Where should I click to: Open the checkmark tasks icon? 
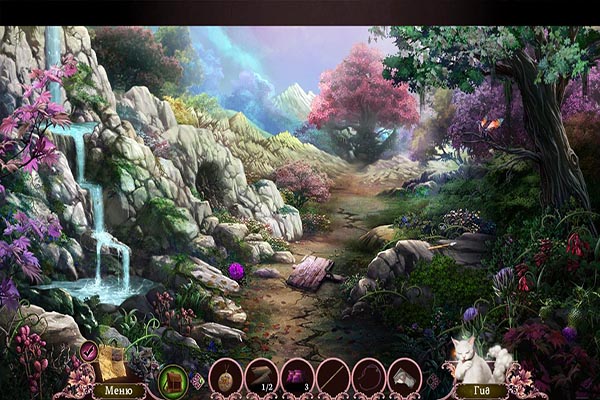(x=89, y=350)
